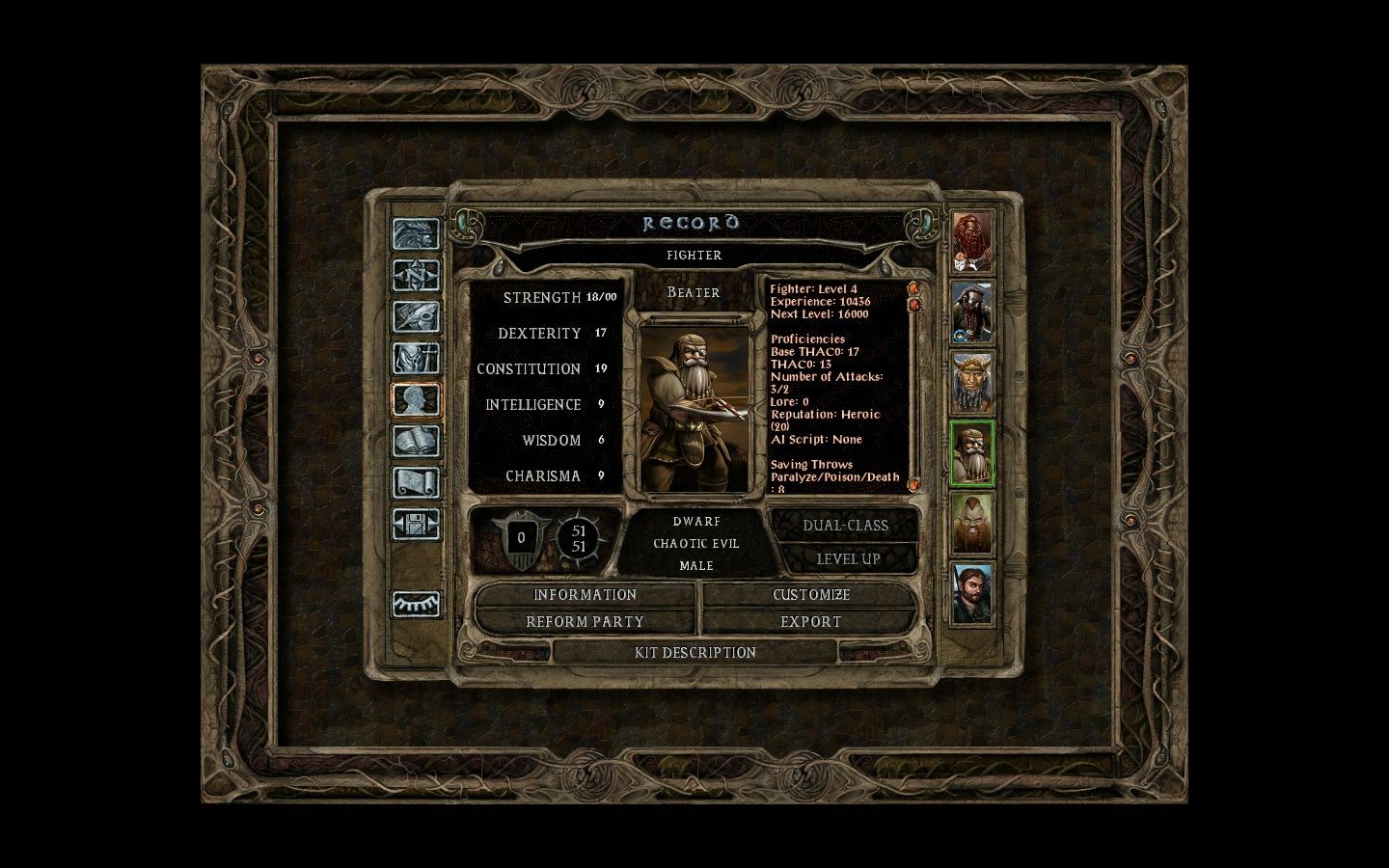Open the options floppy disk icon
The image size is (1389, 868).
[x=416, y=525]
